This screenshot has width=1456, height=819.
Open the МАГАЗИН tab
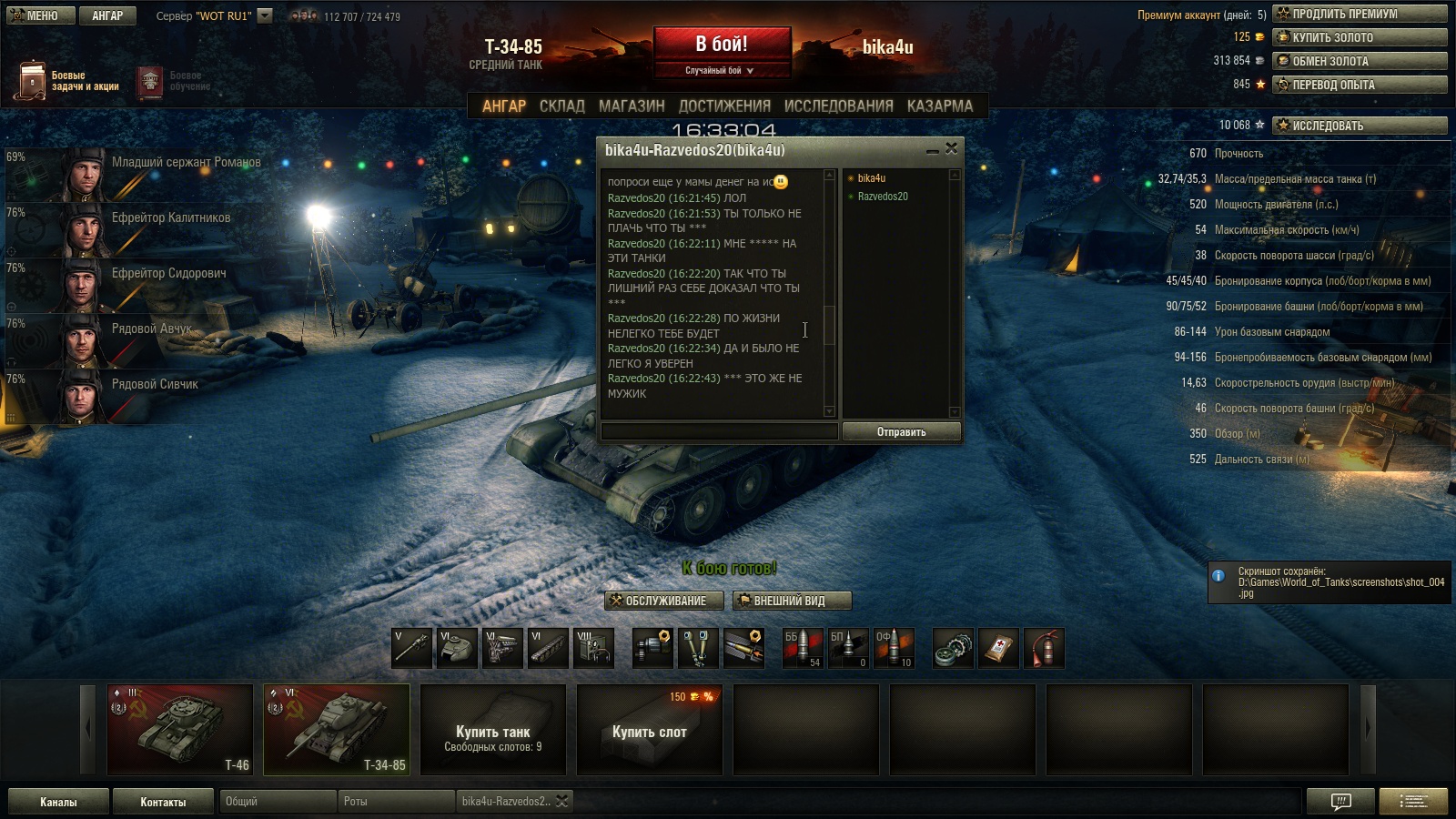632,106
